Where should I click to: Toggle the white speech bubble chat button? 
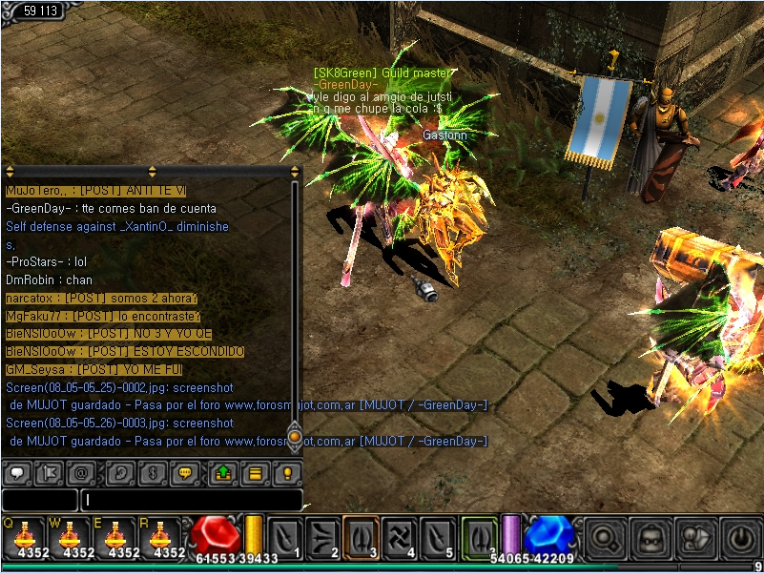point(18,473)
